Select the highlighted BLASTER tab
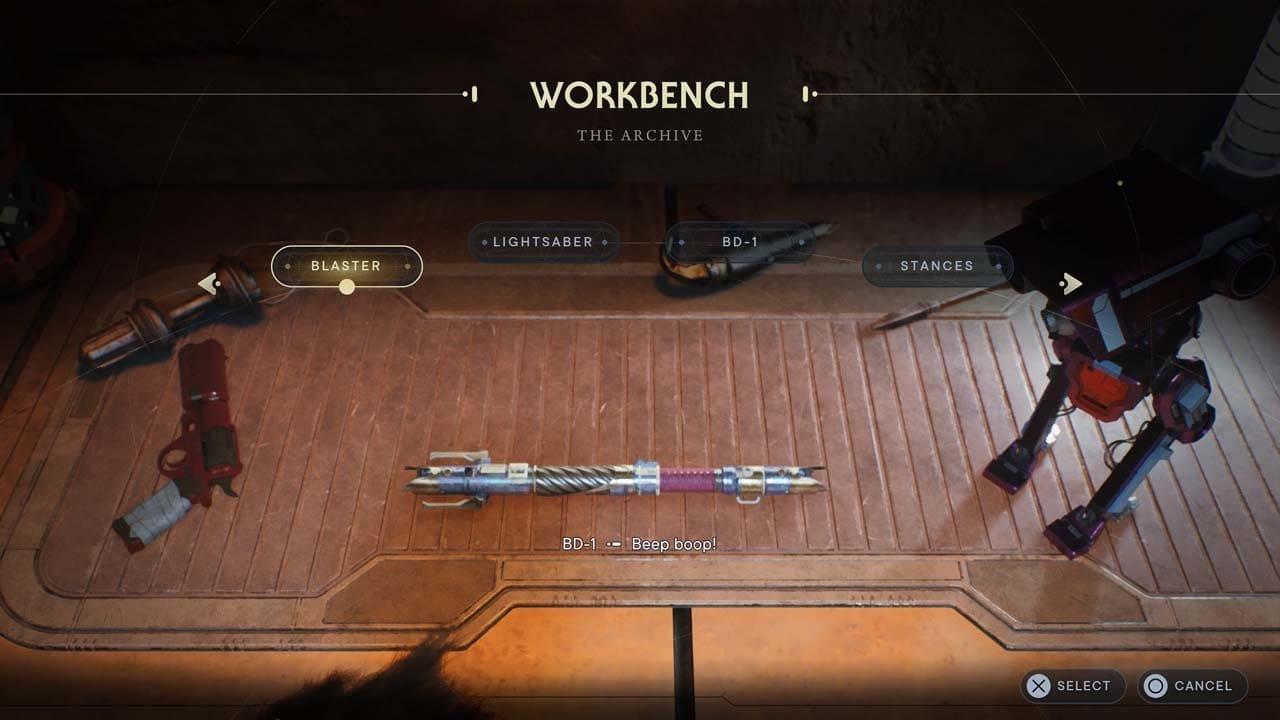Image resolution: width=1280 pixels, height=720 pixels. 347,266
